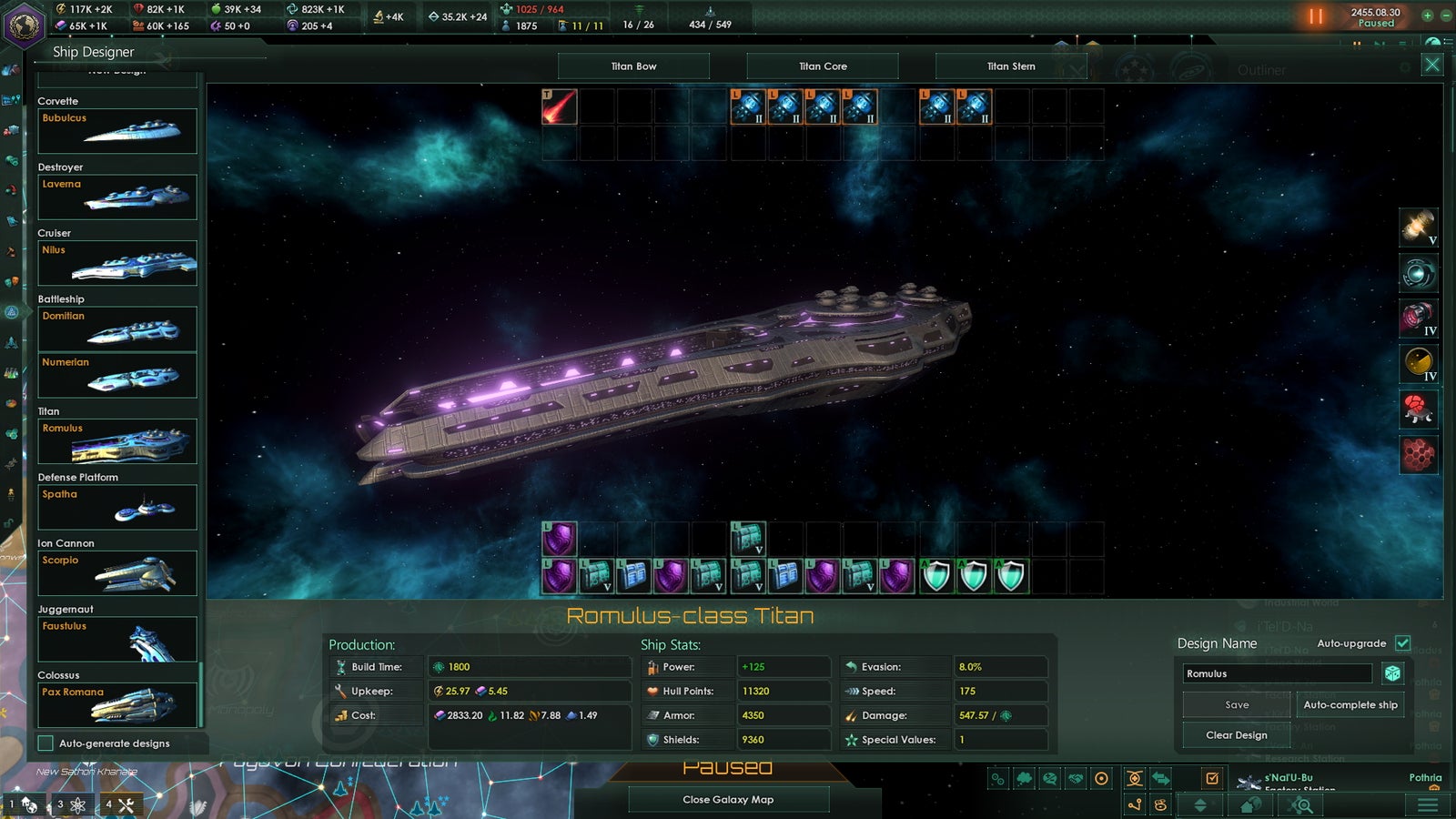This screenshot has width=1456, height=819.
Task: Select the Titan perdition beam weapon slot
Action: tap(558, 107)
